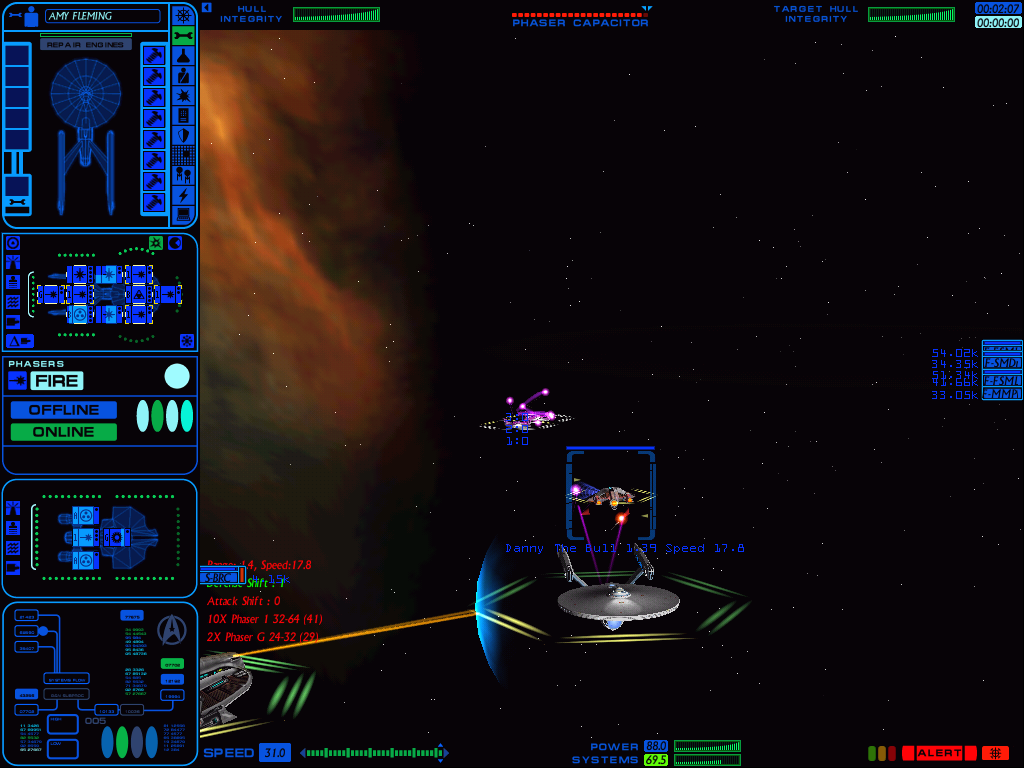Select the first repair hammer slot
This screenshot has width=1024, height=768.
(x=153, y=55)
